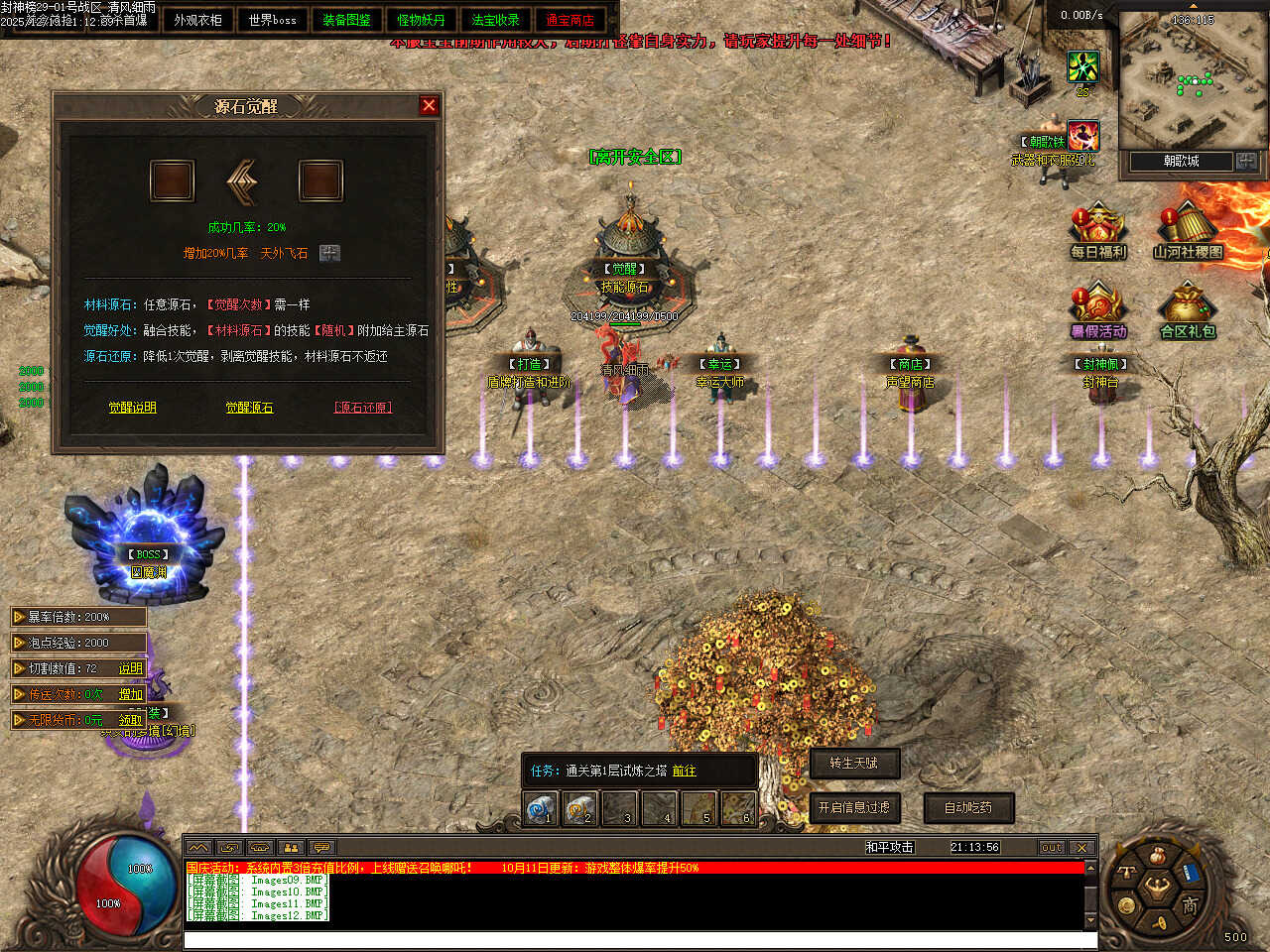
Task: Click 领取 beside 无限货币
Action: click(x=130, y=720)
